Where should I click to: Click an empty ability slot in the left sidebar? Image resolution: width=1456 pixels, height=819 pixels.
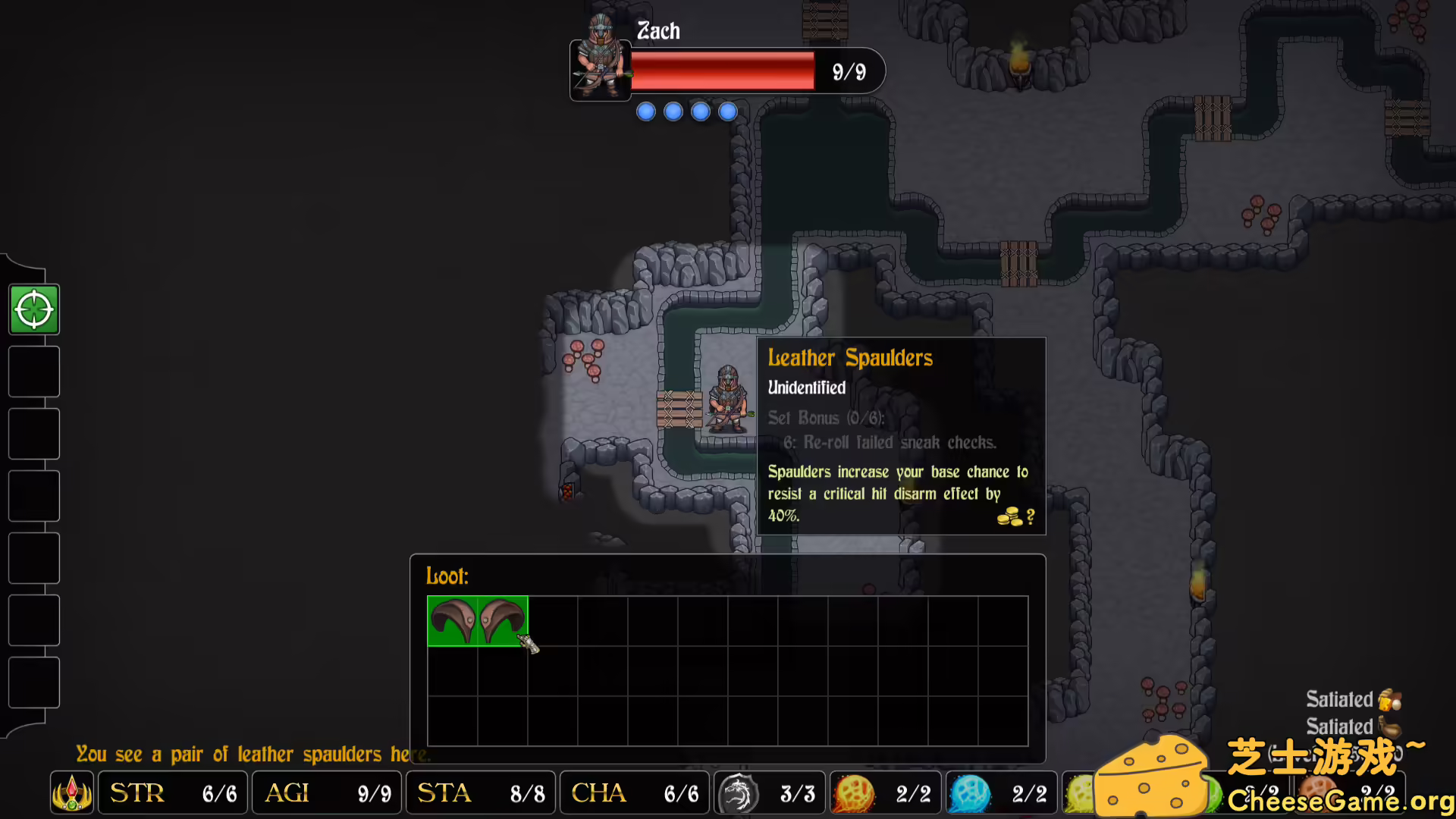(33, 372)
